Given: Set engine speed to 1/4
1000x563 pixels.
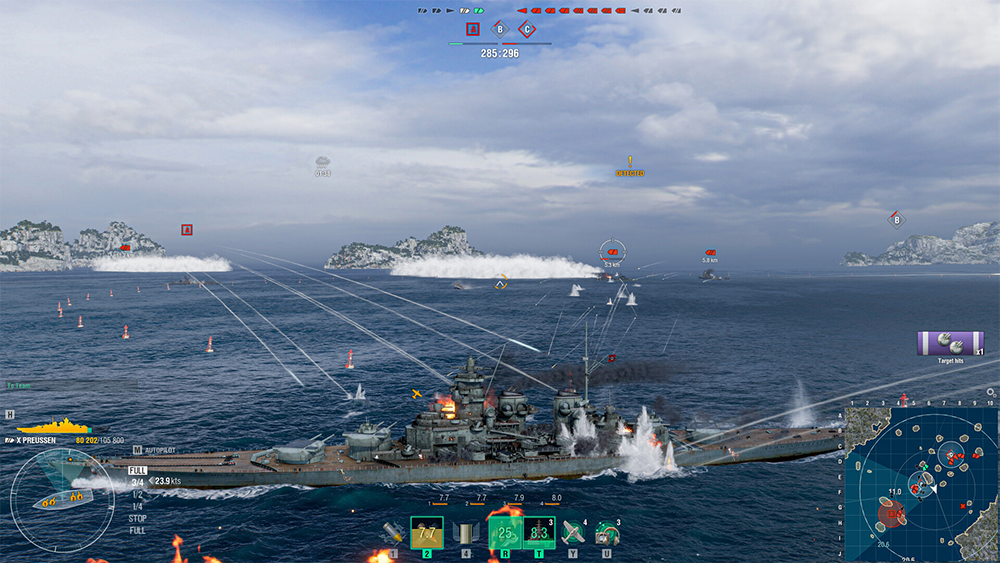Looking at the screenshot, I should (138, 506).
